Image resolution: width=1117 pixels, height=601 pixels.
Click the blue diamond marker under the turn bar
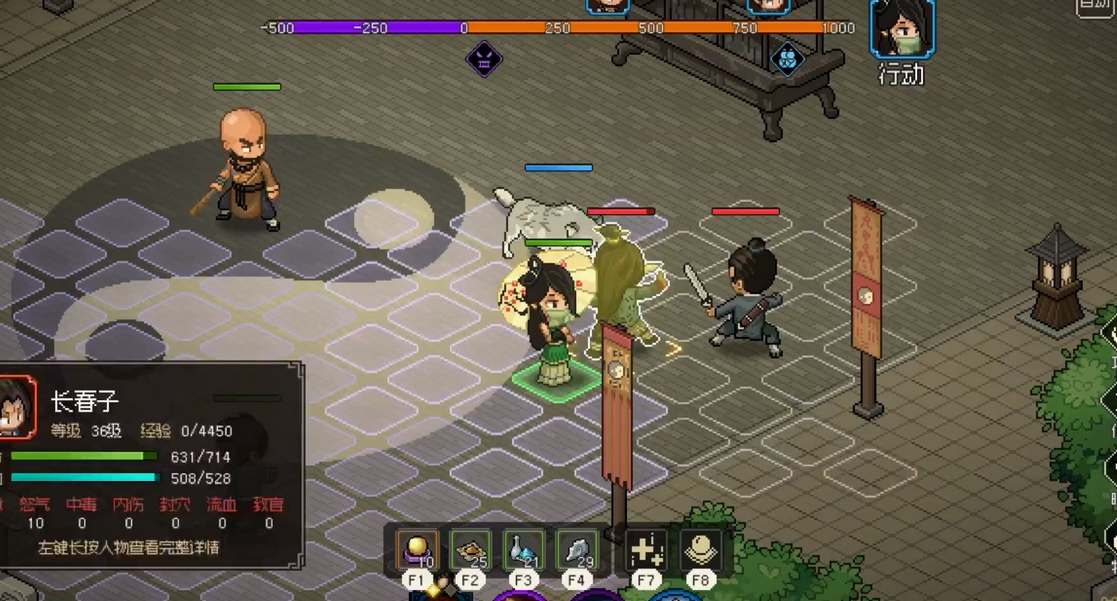787,58
